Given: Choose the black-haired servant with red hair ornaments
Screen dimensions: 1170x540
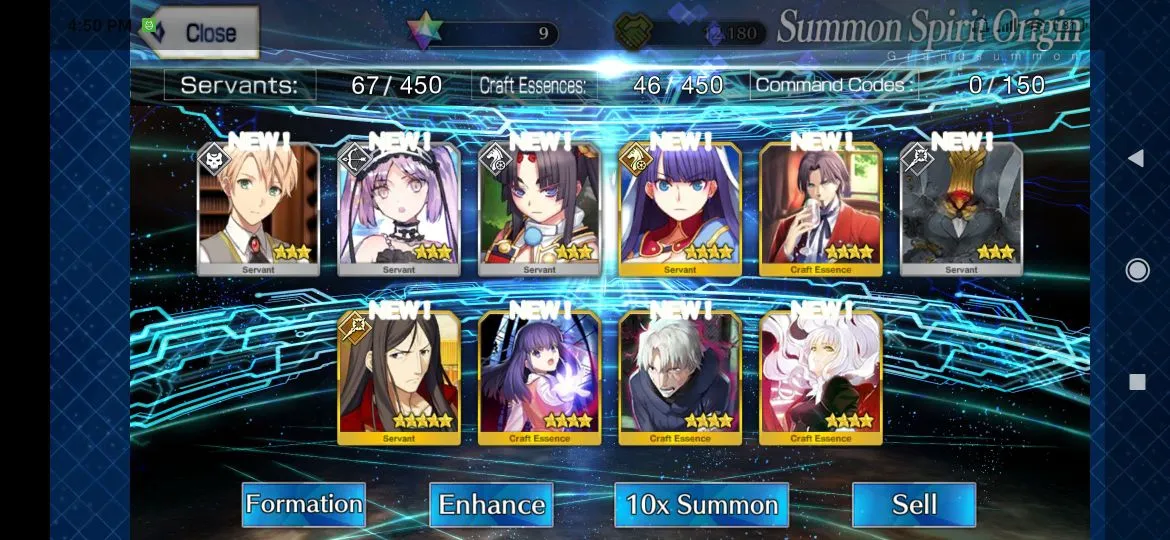Looking at the screenshot, I should [540, 208].
